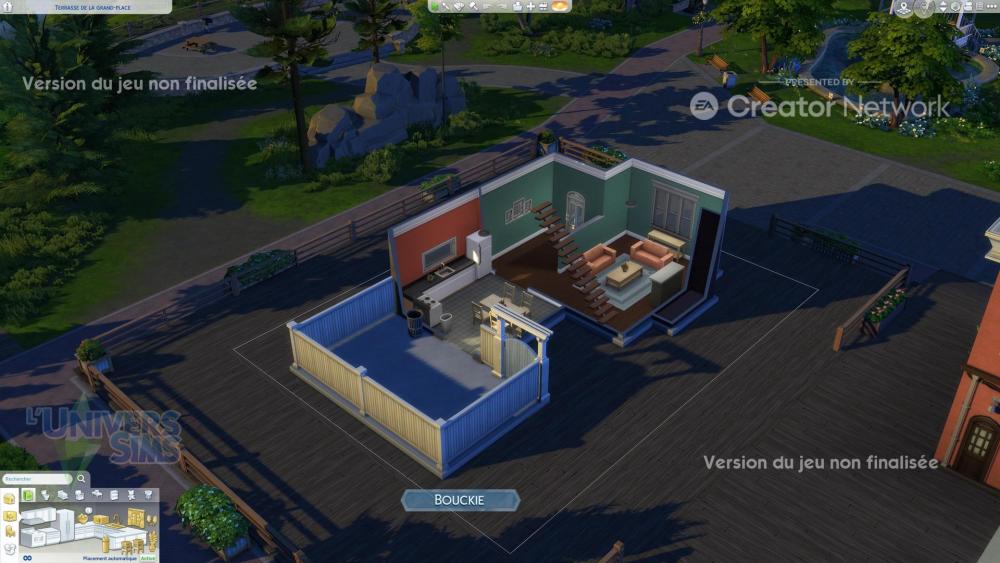The image size is (1000, 563).
Task: Click the BOUCKIE name banner
Action: [x=460, y=499]
